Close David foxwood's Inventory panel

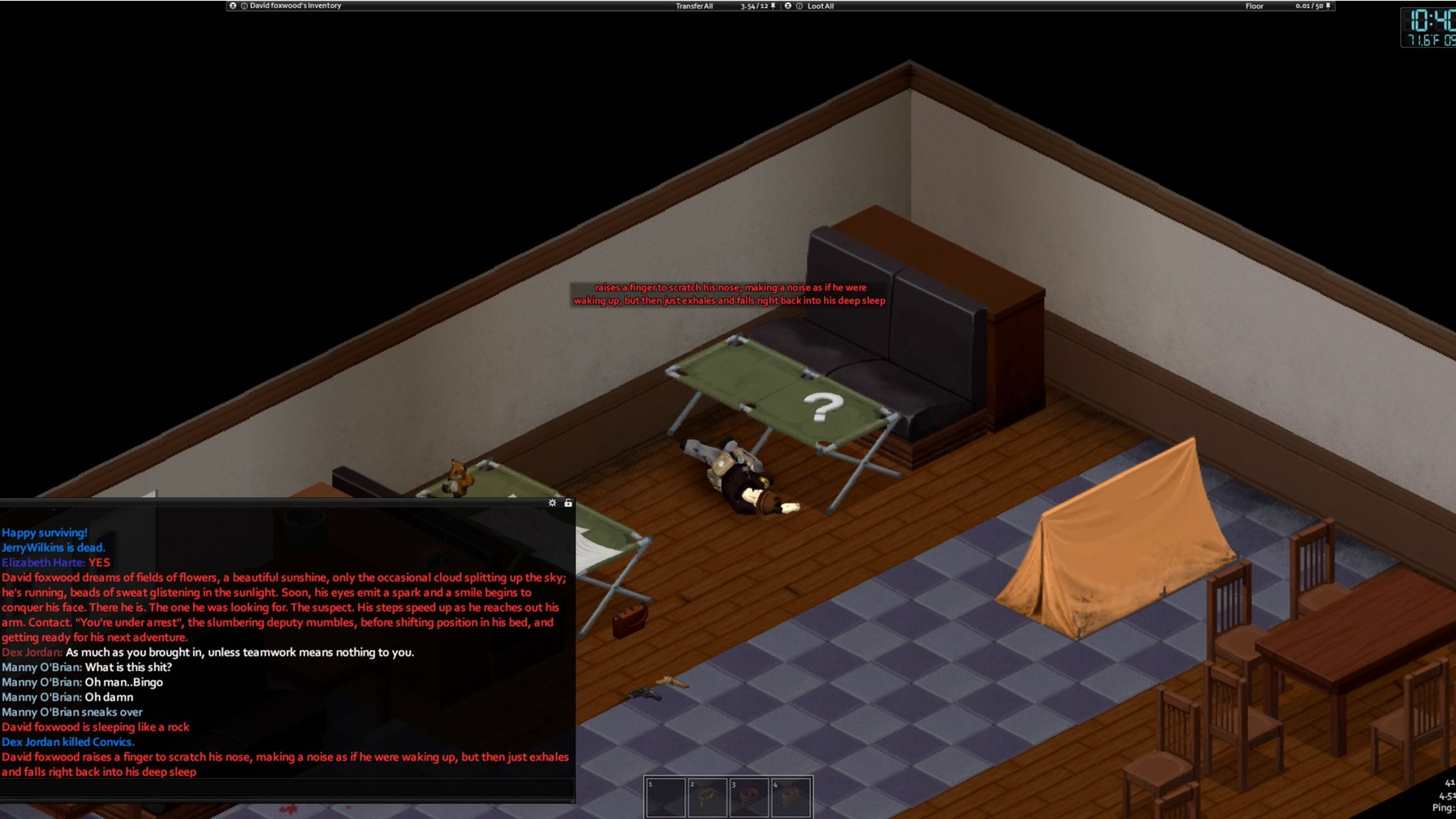(x=232, y=6)
